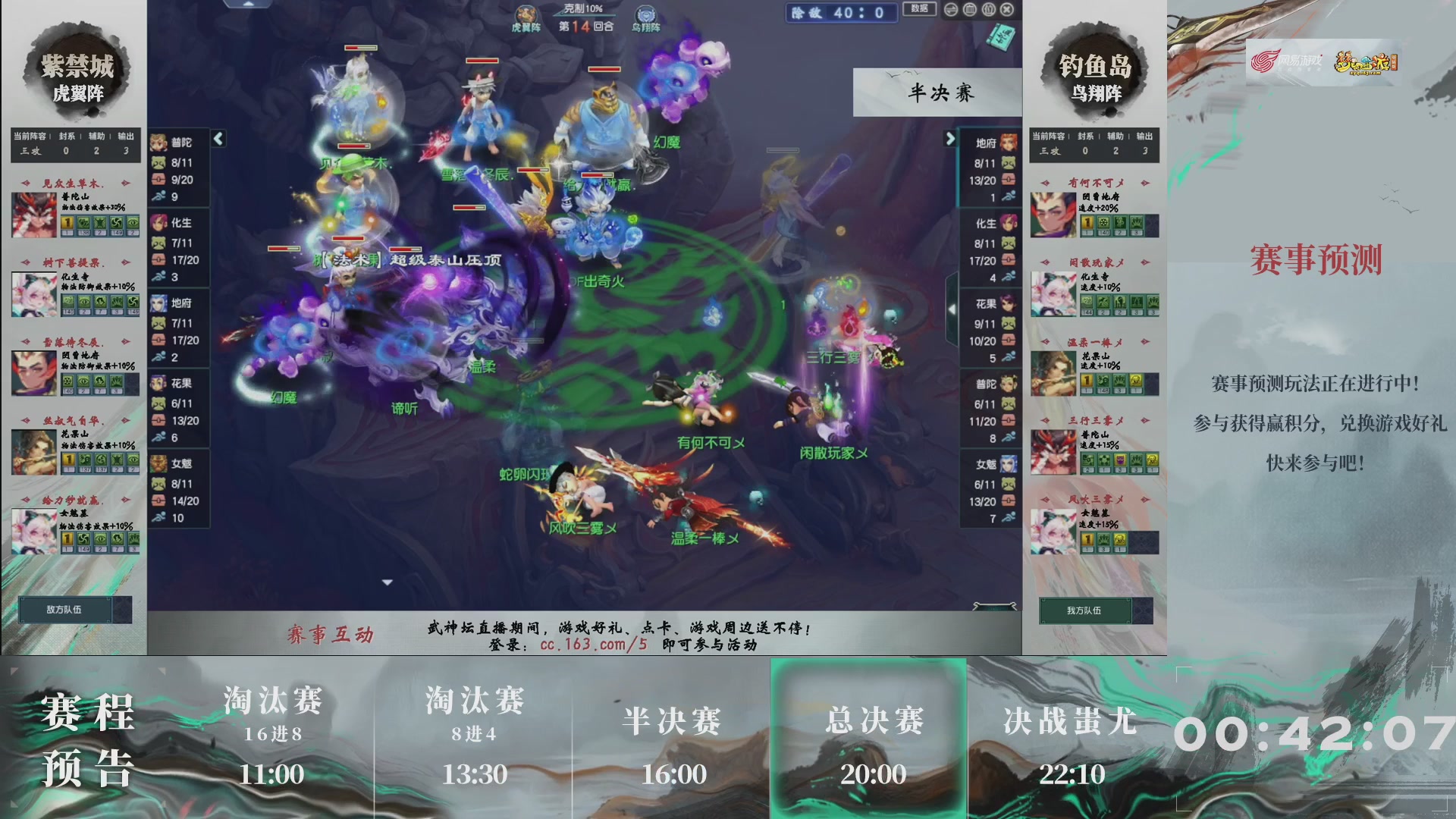The width and height of the screenshot is (1456, 819).
Task: Click the 数据 button
Action: pos(918,9)
